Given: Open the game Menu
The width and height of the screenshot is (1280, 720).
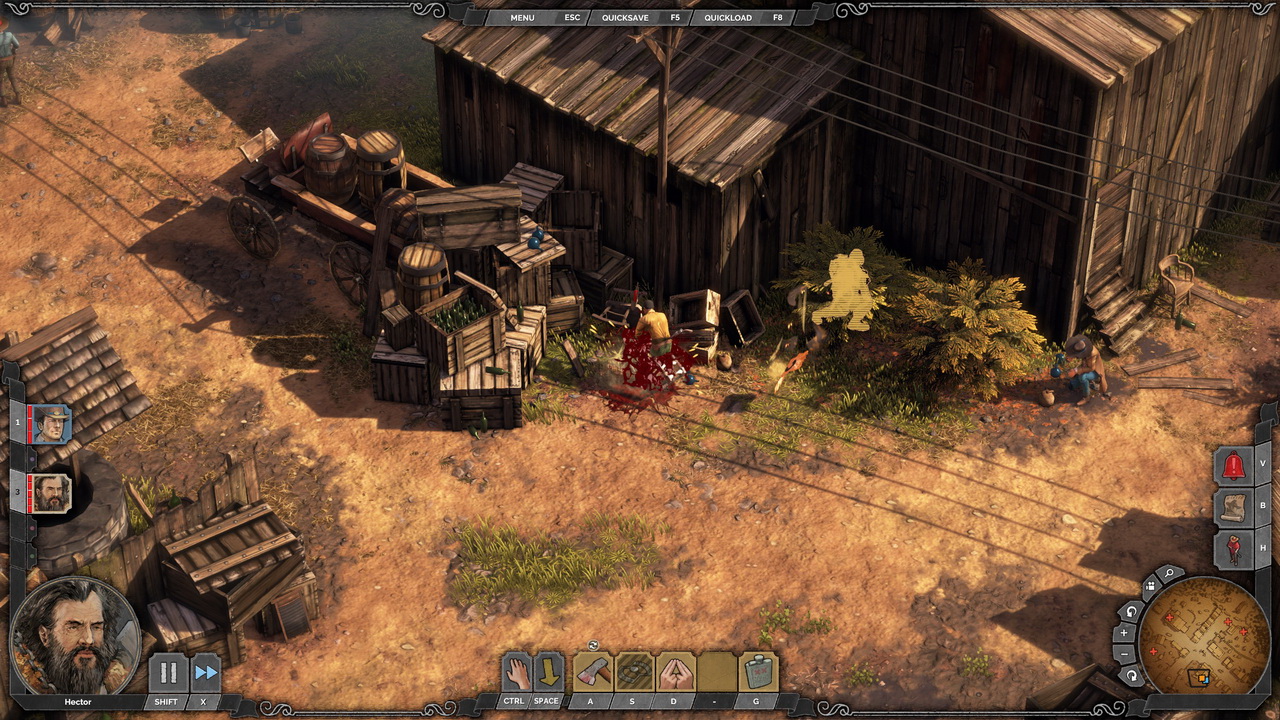Looking at the screenshot, I should click(522, 17).
